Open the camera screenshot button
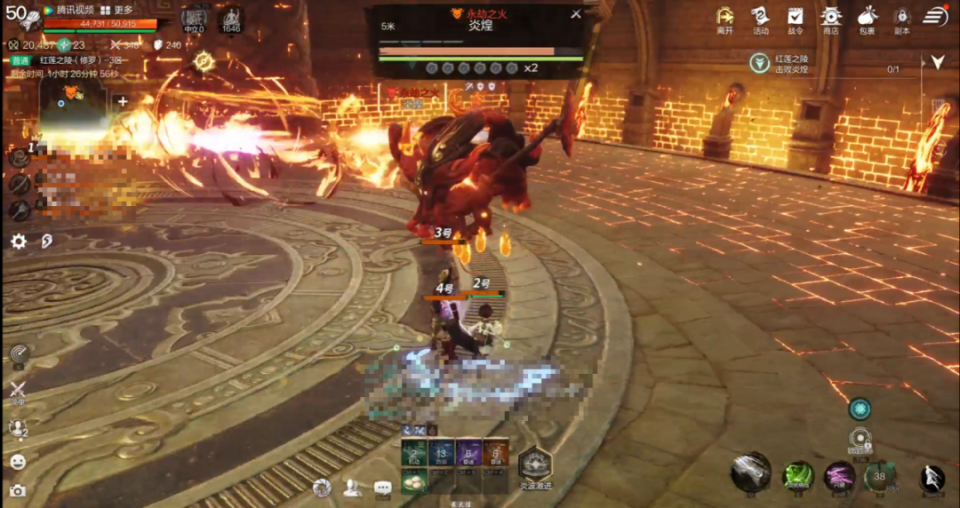The image size is (960, 508). 17,490
